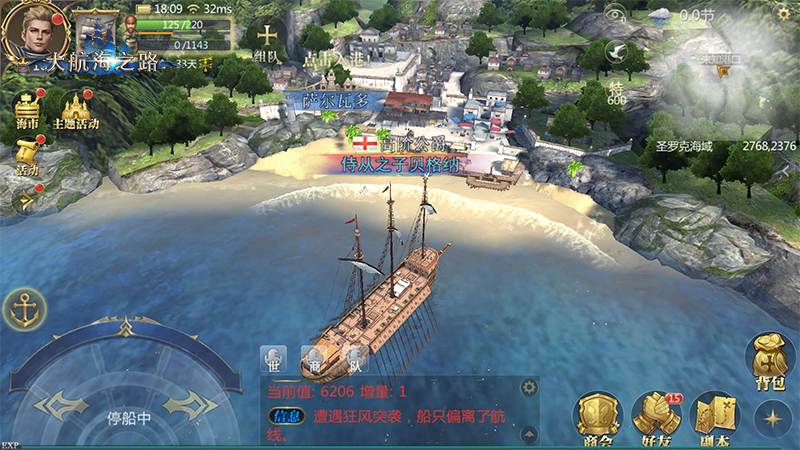
Task: Open the 商会 trade guild
Action: coord(598,417)
